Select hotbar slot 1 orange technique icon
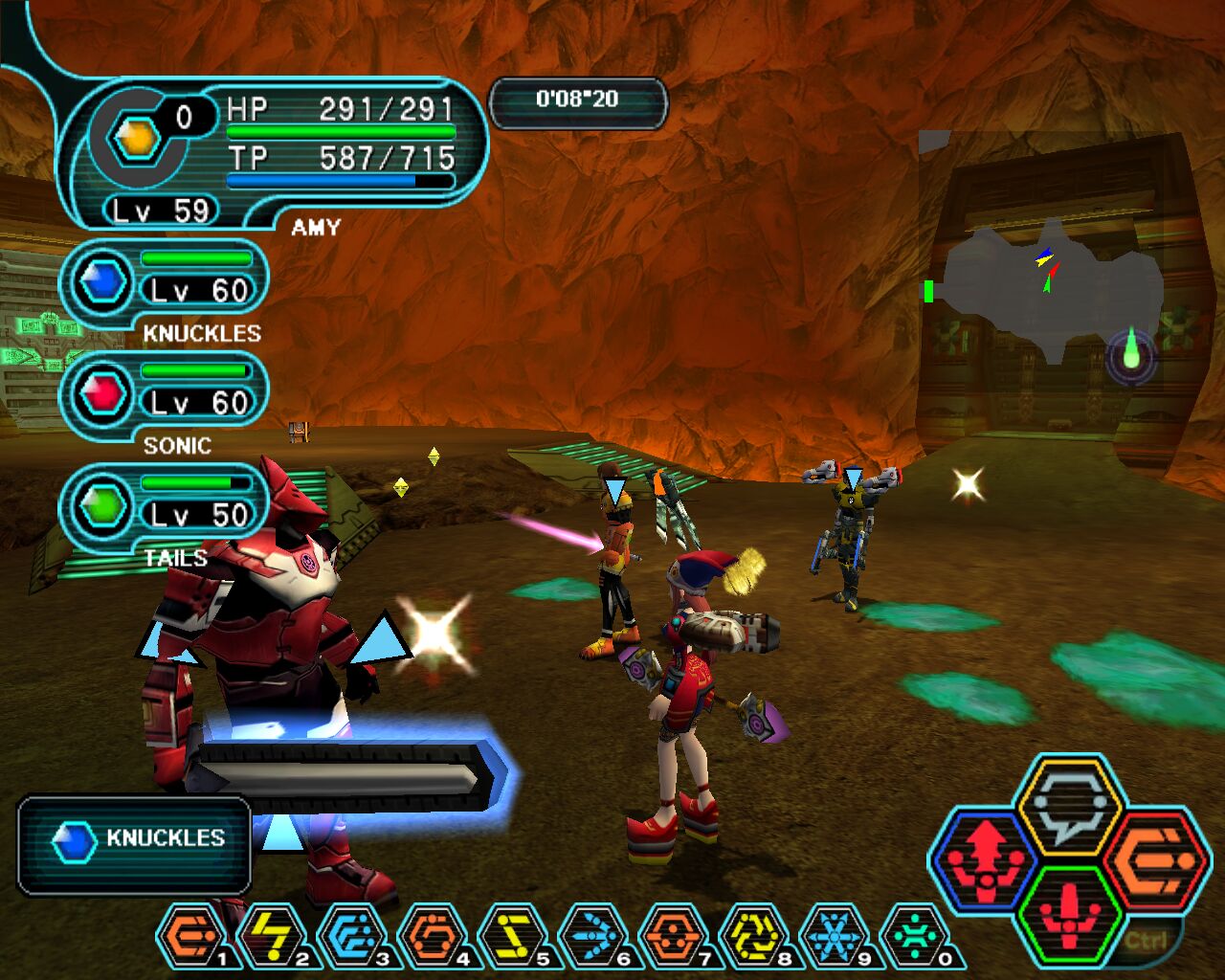Screen dimensions: 1225x980 point(192,936)
